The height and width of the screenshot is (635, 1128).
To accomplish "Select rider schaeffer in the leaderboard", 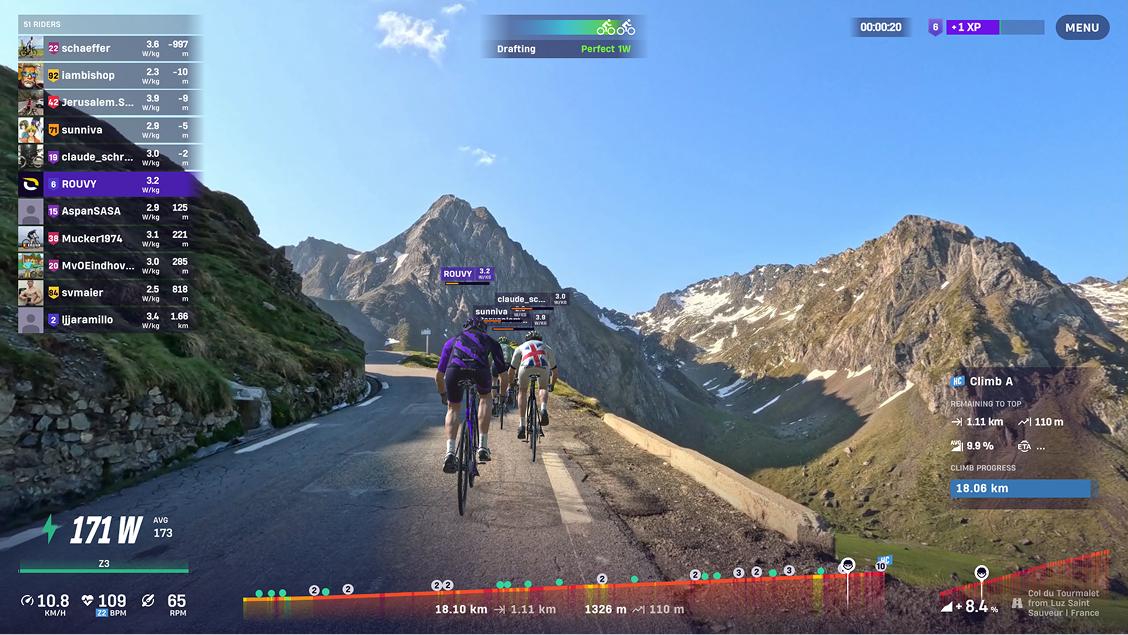I will pos(110,48).
